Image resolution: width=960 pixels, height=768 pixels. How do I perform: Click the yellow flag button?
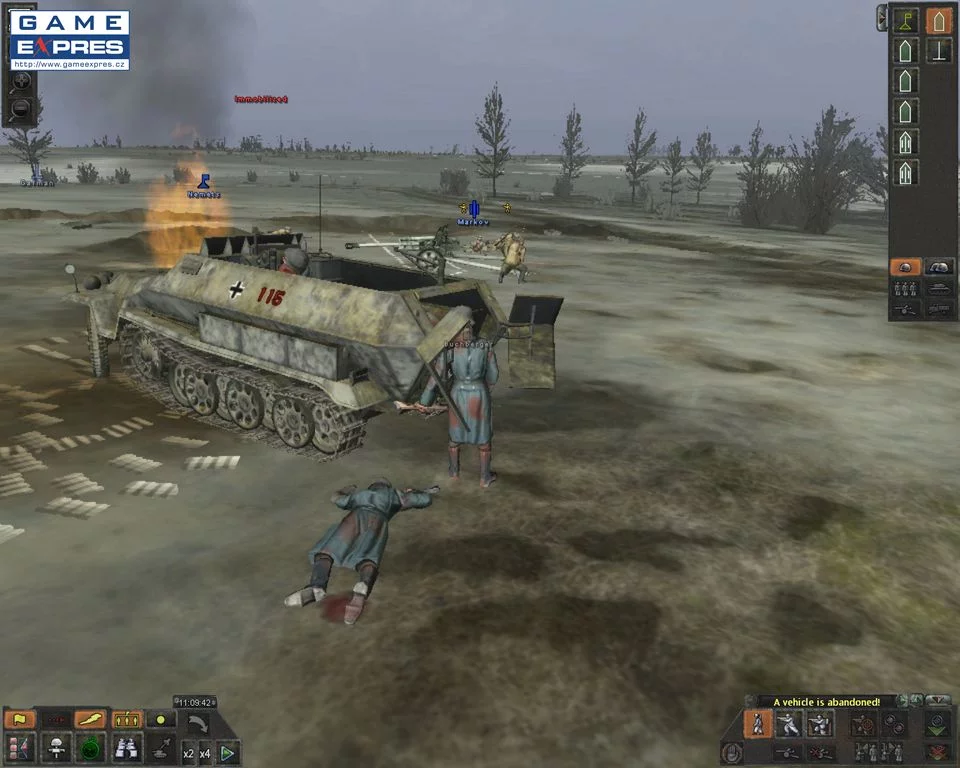coord(21,719)
